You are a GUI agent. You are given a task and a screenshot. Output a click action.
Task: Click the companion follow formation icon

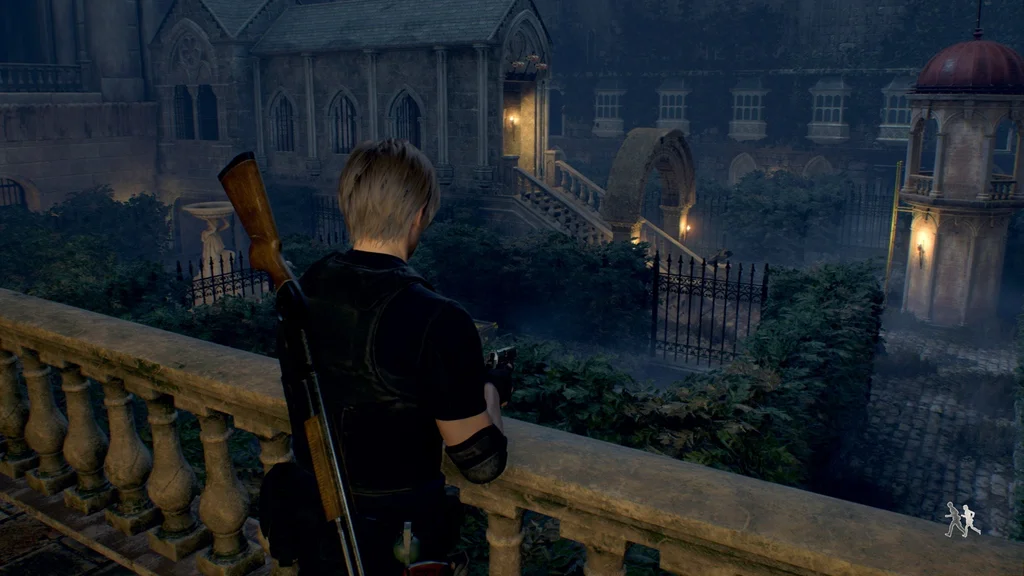pyautogui.click(x=962, y=519)
